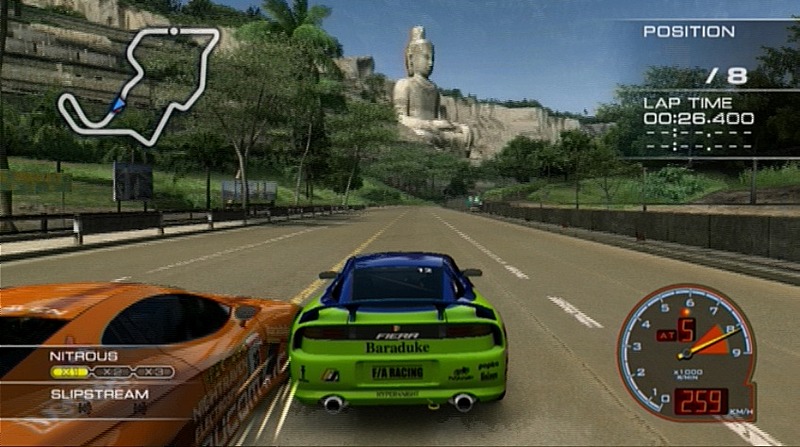800x447 pixels.
Task: Activate the lit x1 nitrous tank
Action: pos(70,372)
